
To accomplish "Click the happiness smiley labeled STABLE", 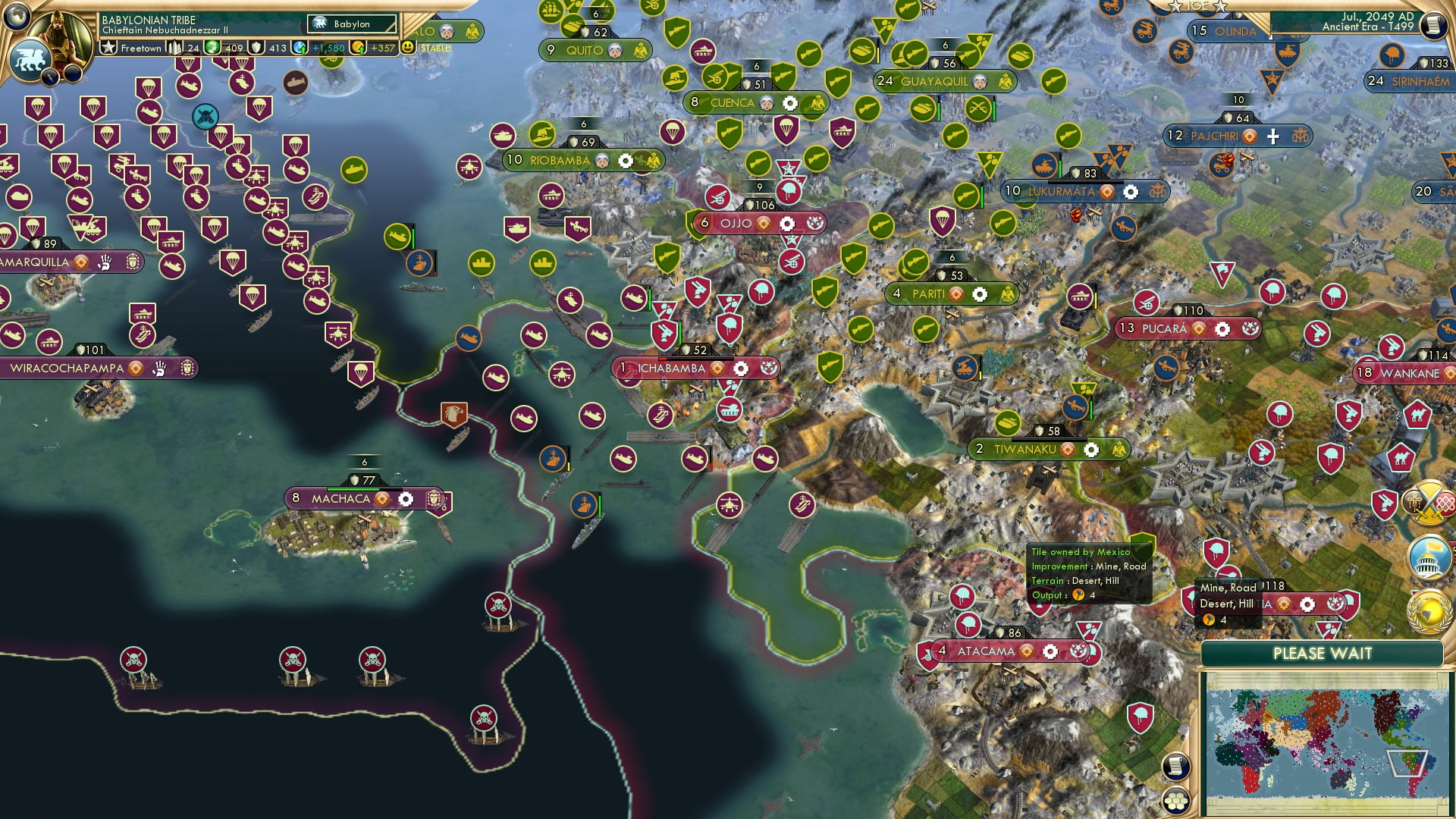I will (x=407, y=47).
